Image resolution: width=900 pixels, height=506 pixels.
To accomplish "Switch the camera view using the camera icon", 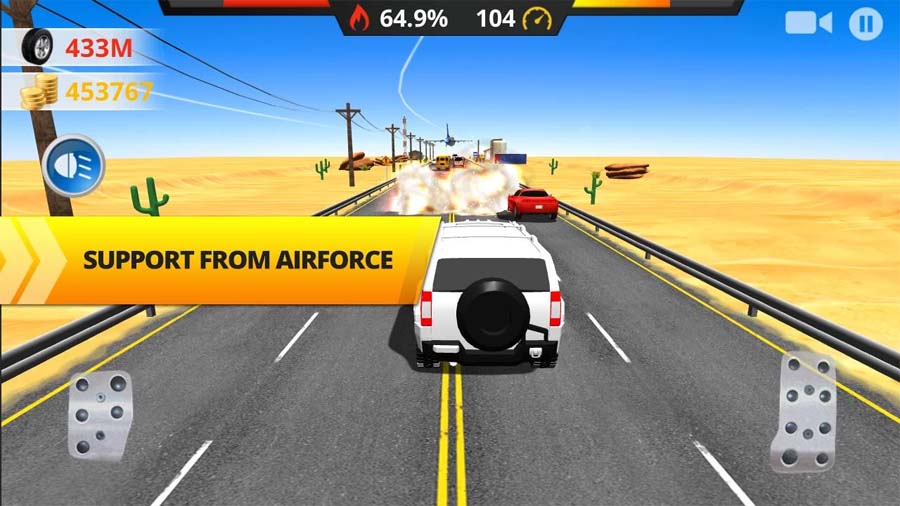I will click(808, 23).
